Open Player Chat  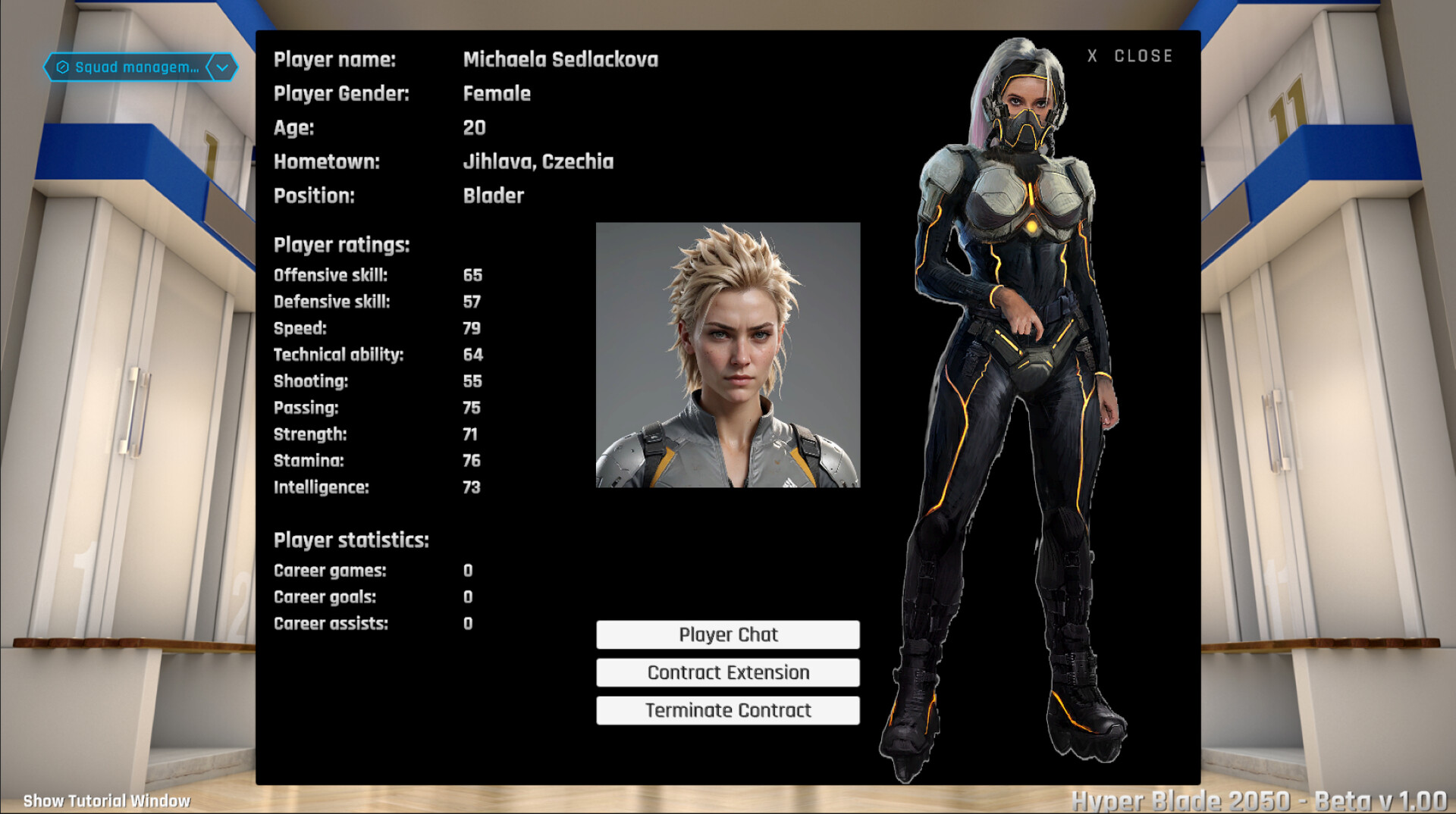point(727,634)
